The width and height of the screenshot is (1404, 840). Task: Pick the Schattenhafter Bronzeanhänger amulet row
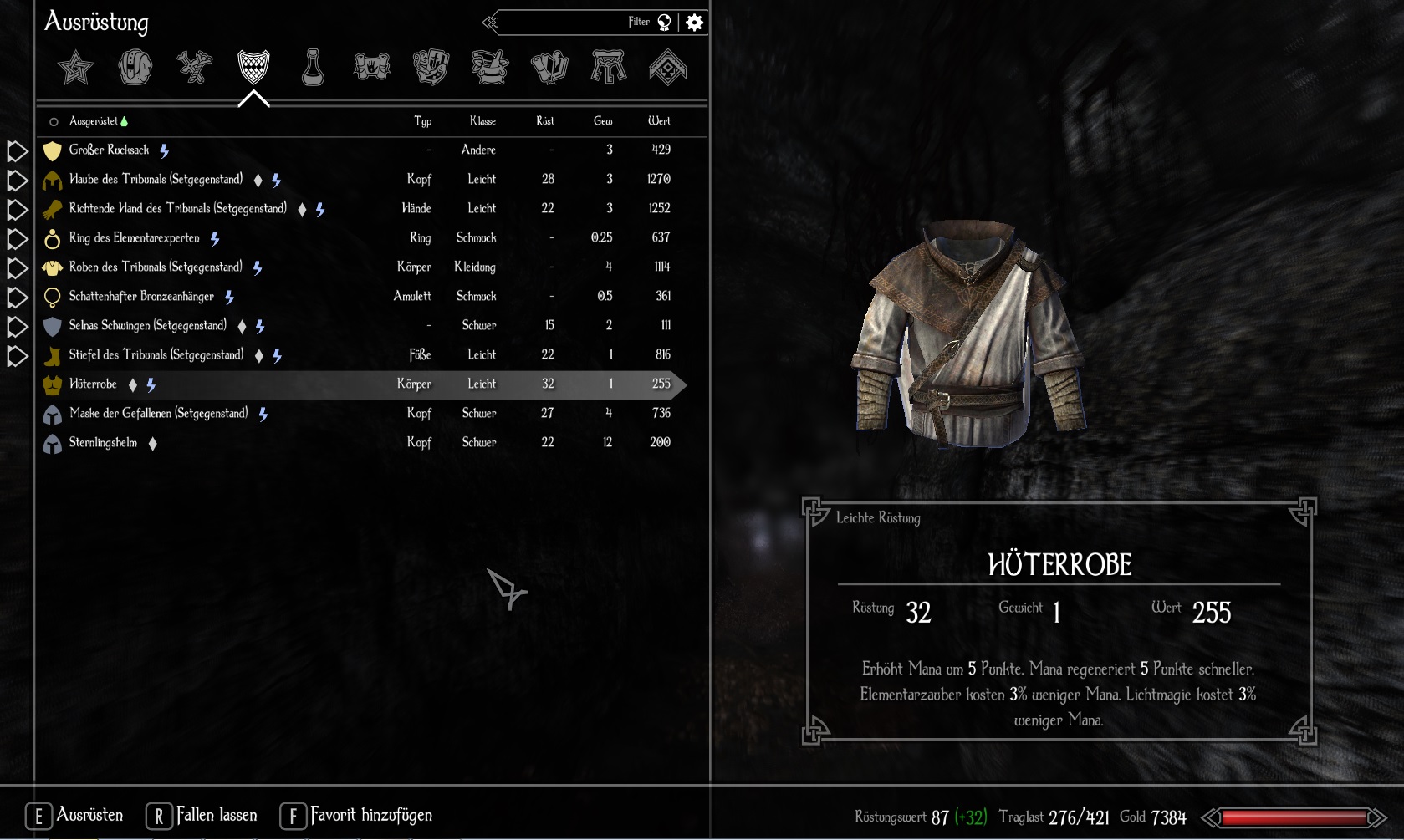141,297
